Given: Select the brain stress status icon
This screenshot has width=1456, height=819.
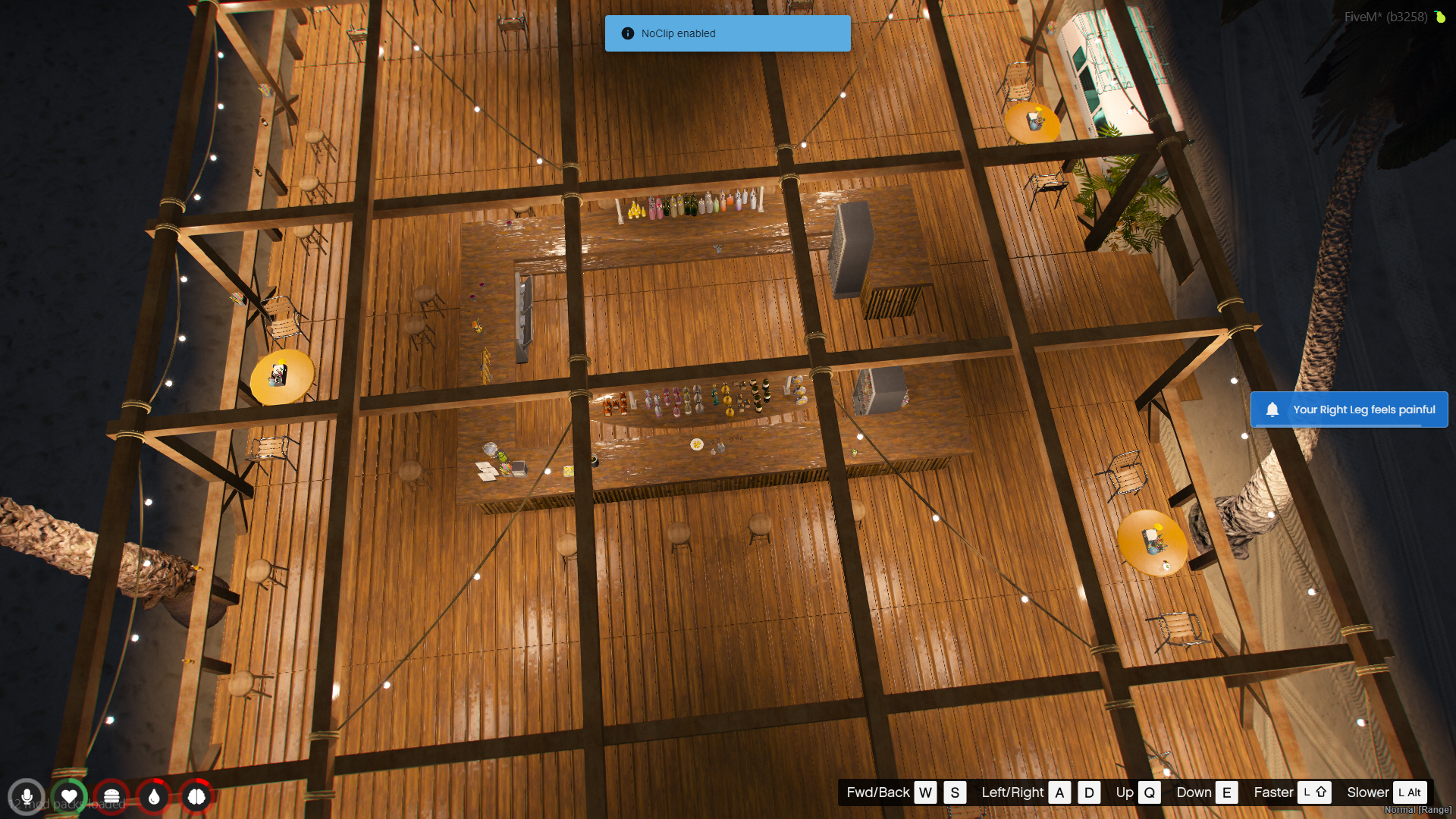Looking at the screenshot, I should [196, 797].
